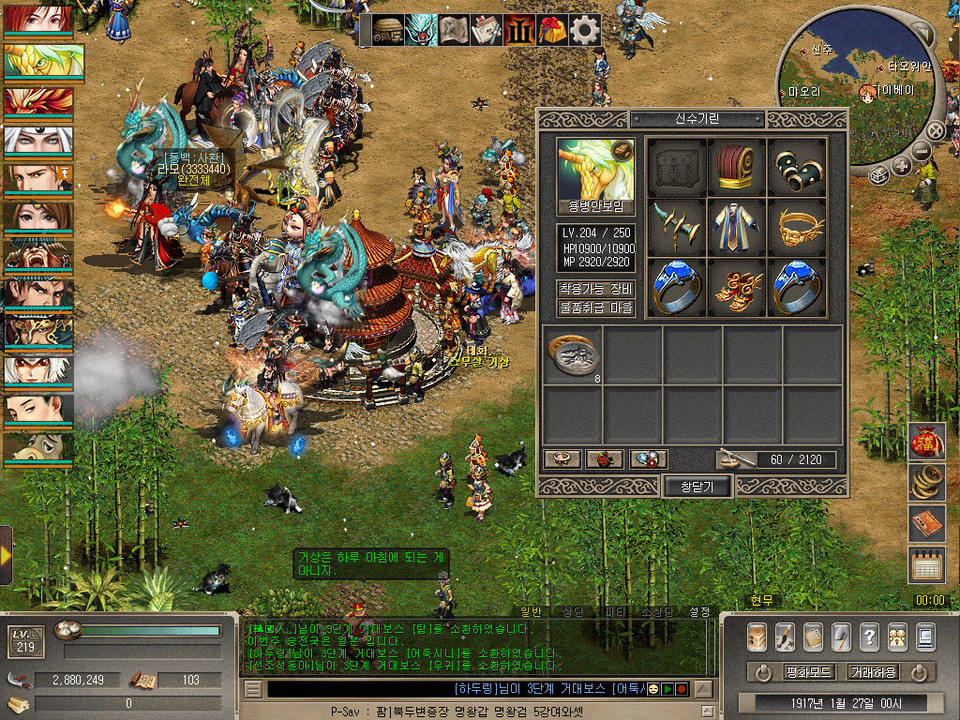Select the golden belt equipment slot
This screenshot has width=960, height=720.
[x=797, y=227]
